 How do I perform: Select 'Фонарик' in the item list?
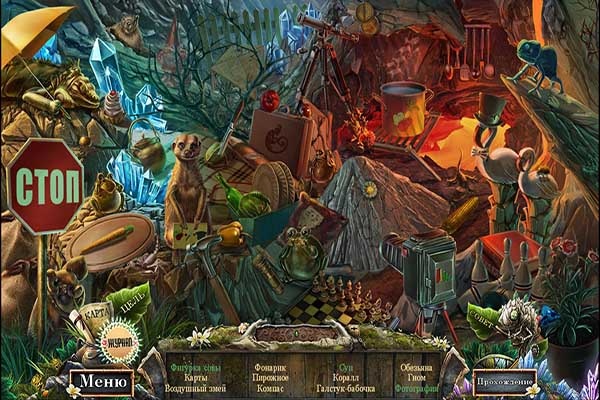pos(270,366)
